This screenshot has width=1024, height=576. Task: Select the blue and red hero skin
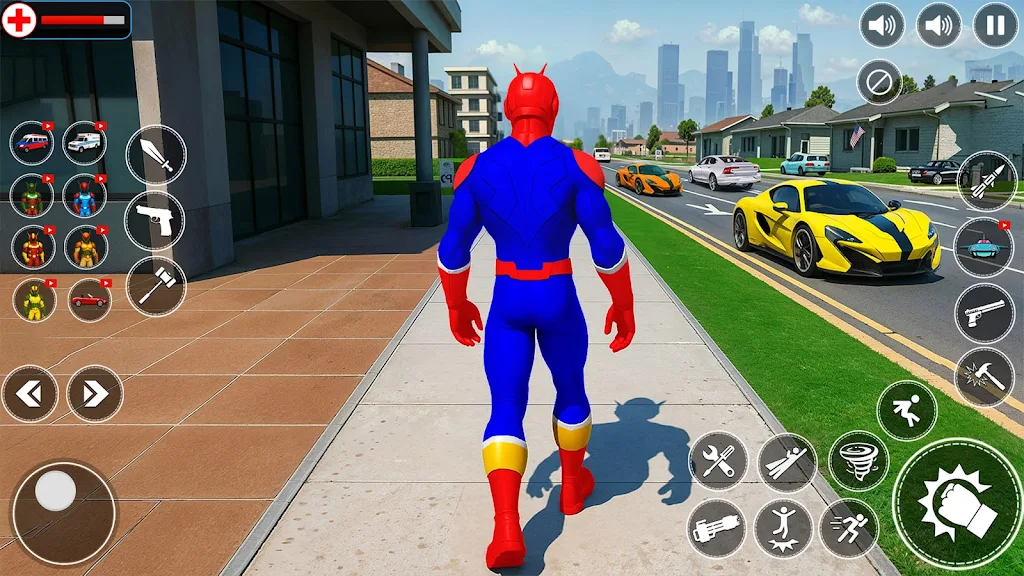[86, 196]
